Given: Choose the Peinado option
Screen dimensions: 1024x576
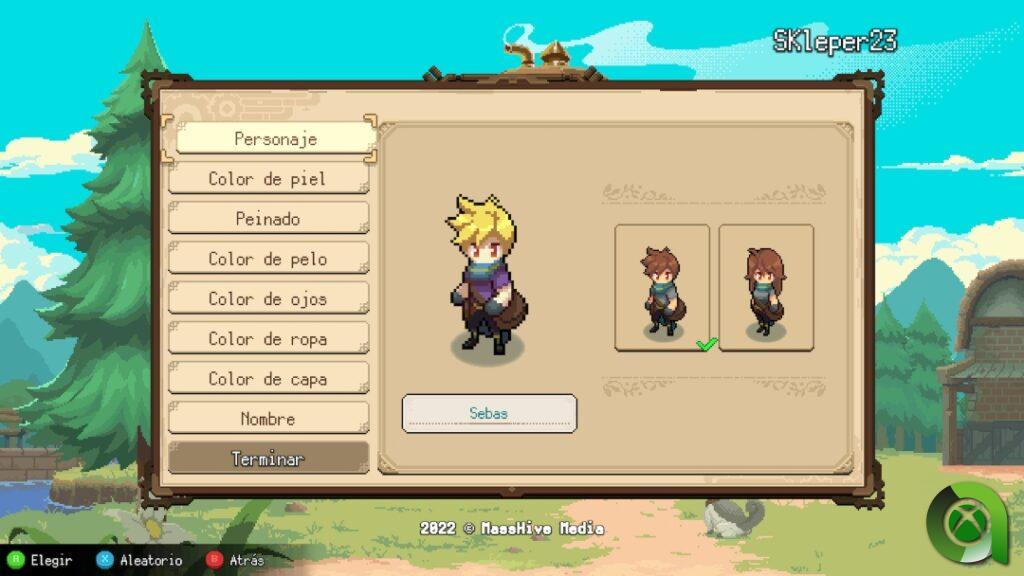Looking at the screenshot, I should click(x=268, y=219).
